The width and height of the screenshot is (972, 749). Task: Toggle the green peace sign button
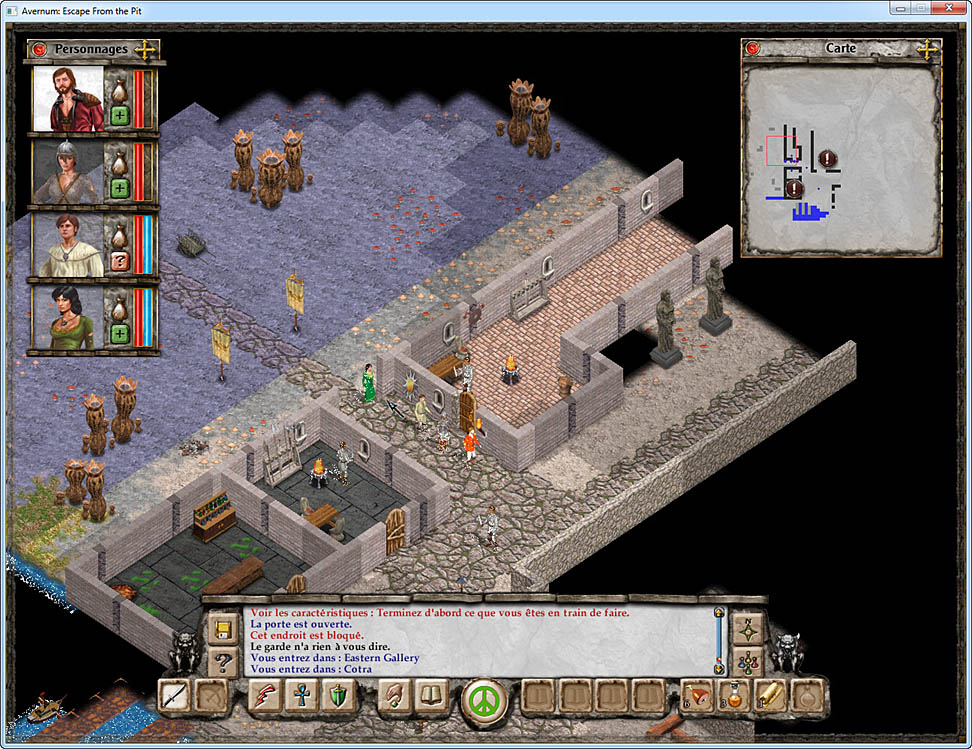point(484,698)
